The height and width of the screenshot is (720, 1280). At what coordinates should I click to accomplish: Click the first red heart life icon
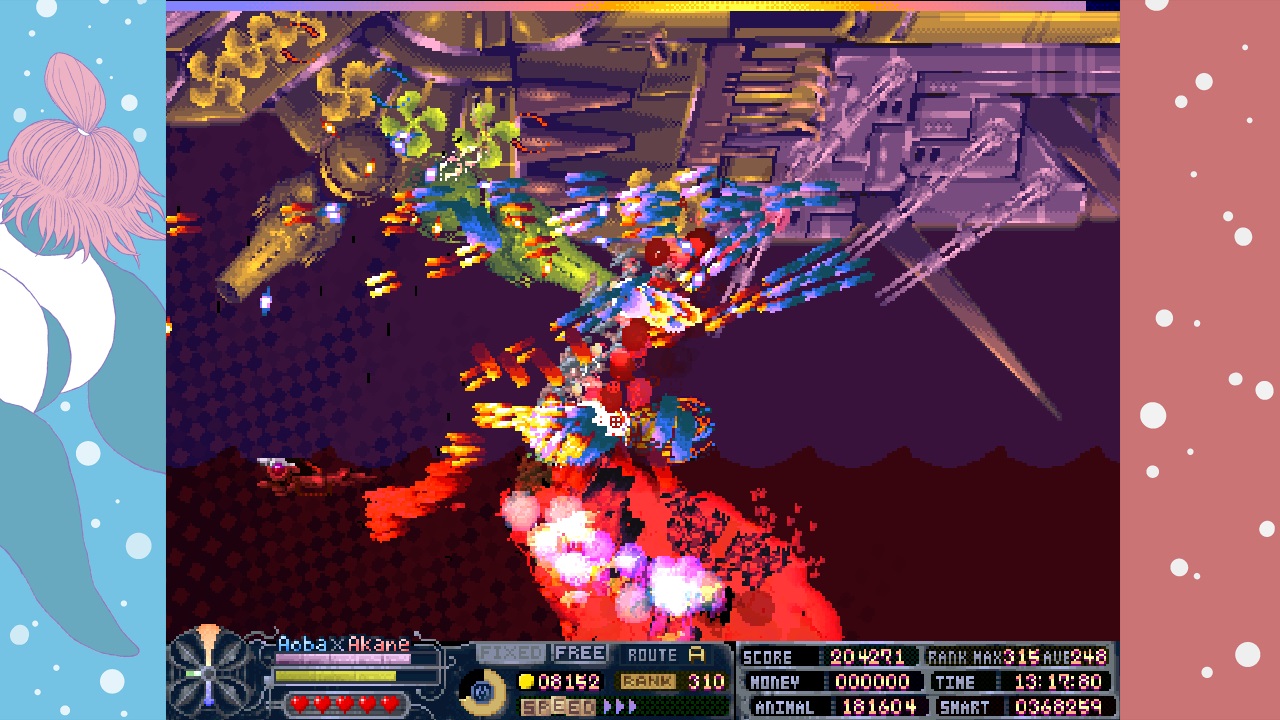pyautogui.click(x=299, y=702)
